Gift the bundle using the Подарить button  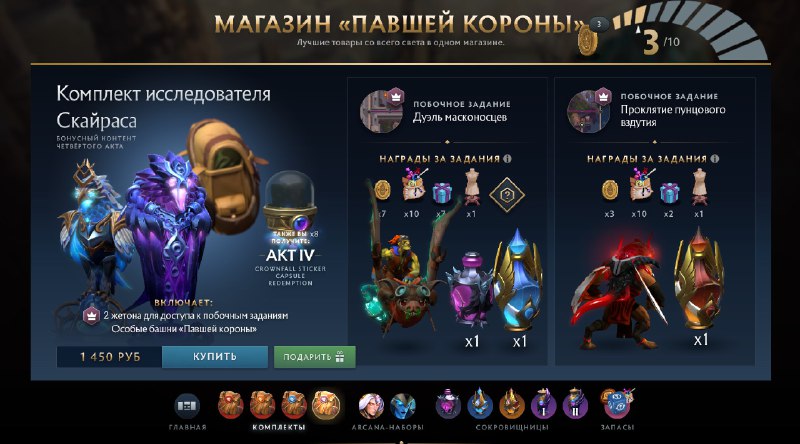click(314, 357)
